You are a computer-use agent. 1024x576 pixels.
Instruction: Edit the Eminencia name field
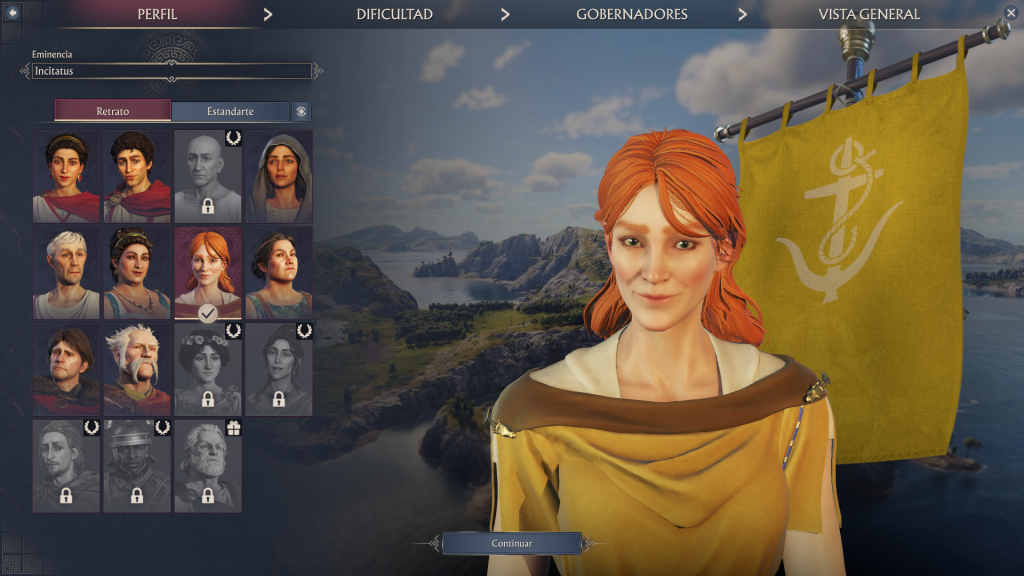(x=171, y=71)
